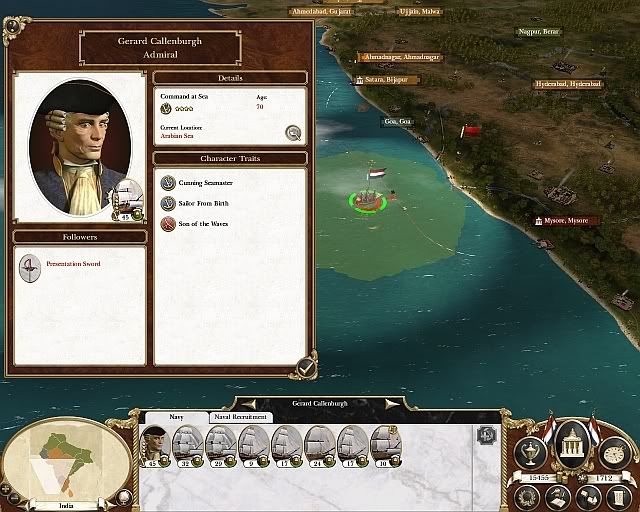
Task: Select the admiral's unit card in the fleet
Action: (x=154, y=445)
